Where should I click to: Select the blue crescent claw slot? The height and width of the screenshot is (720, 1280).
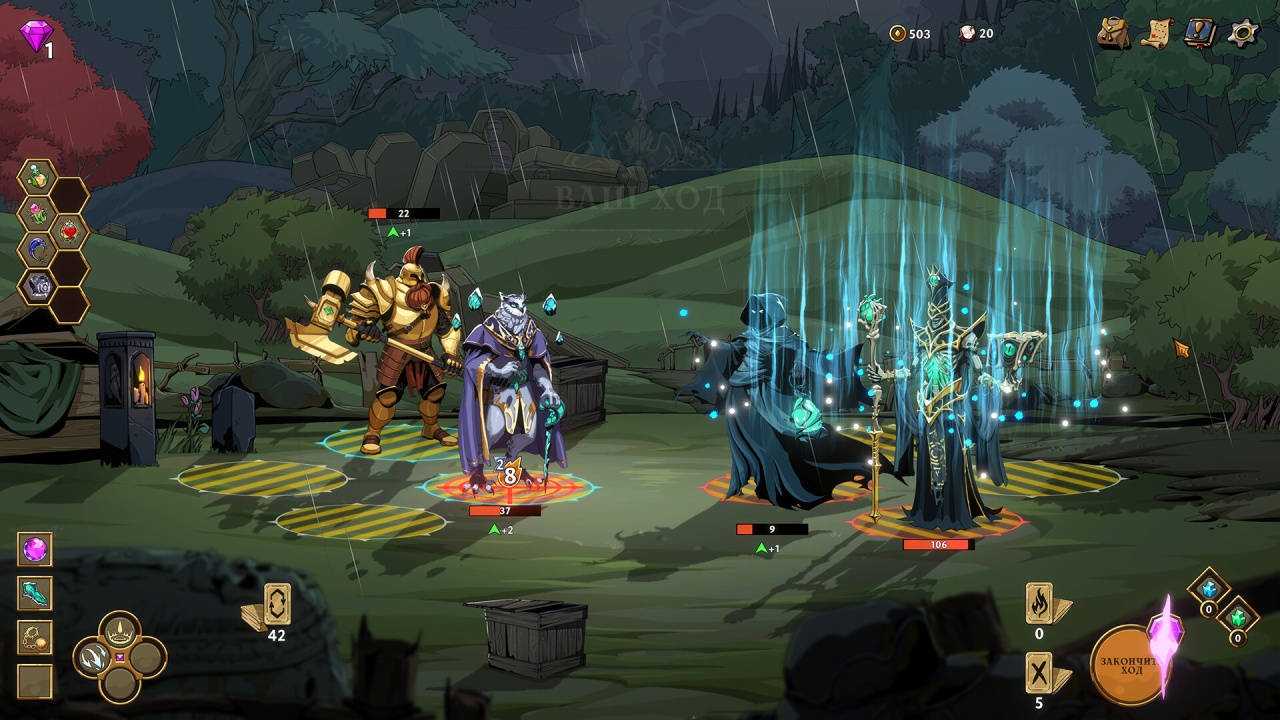pos(36,250)
